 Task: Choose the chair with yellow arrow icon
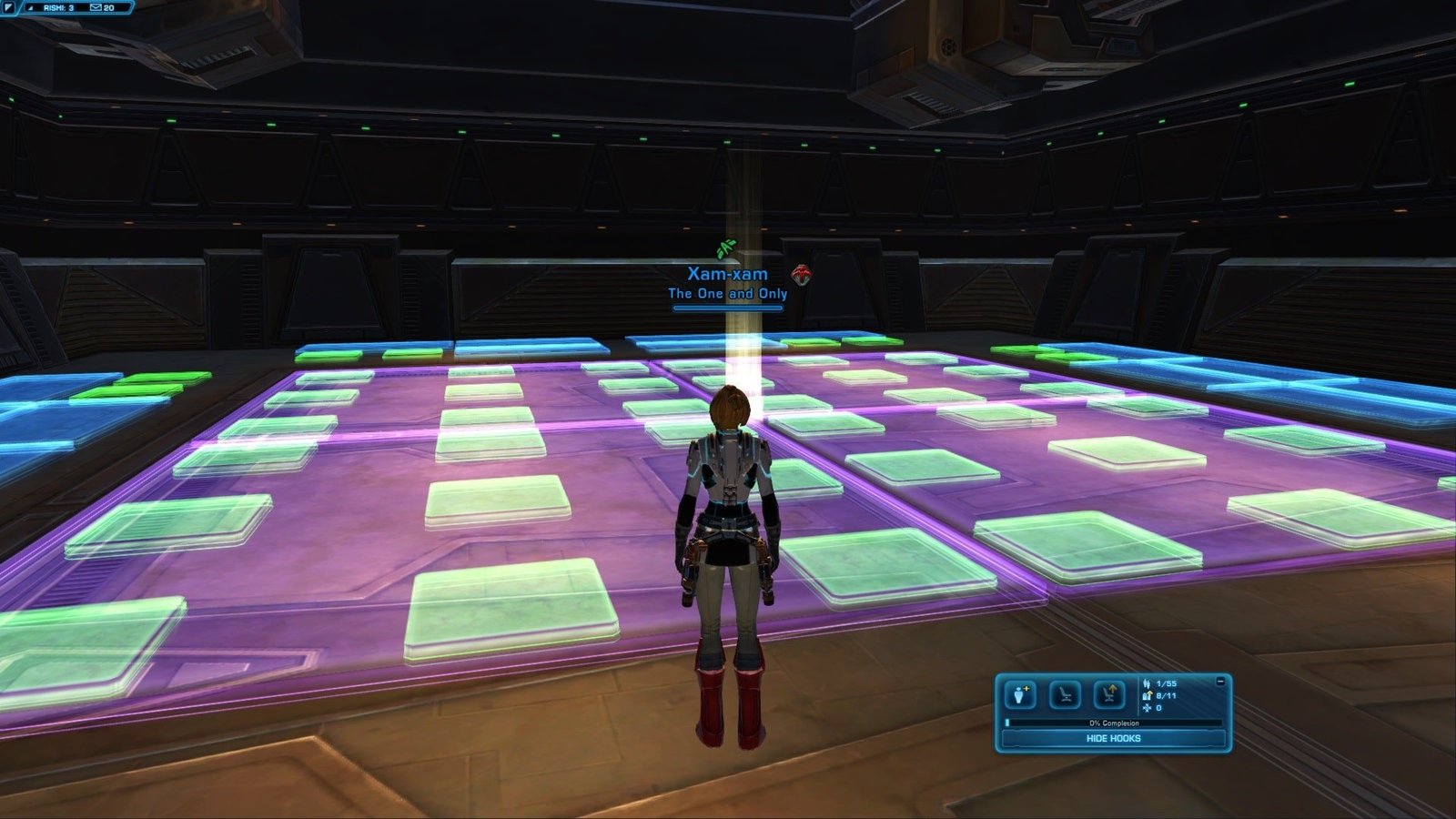[1109, 695]
